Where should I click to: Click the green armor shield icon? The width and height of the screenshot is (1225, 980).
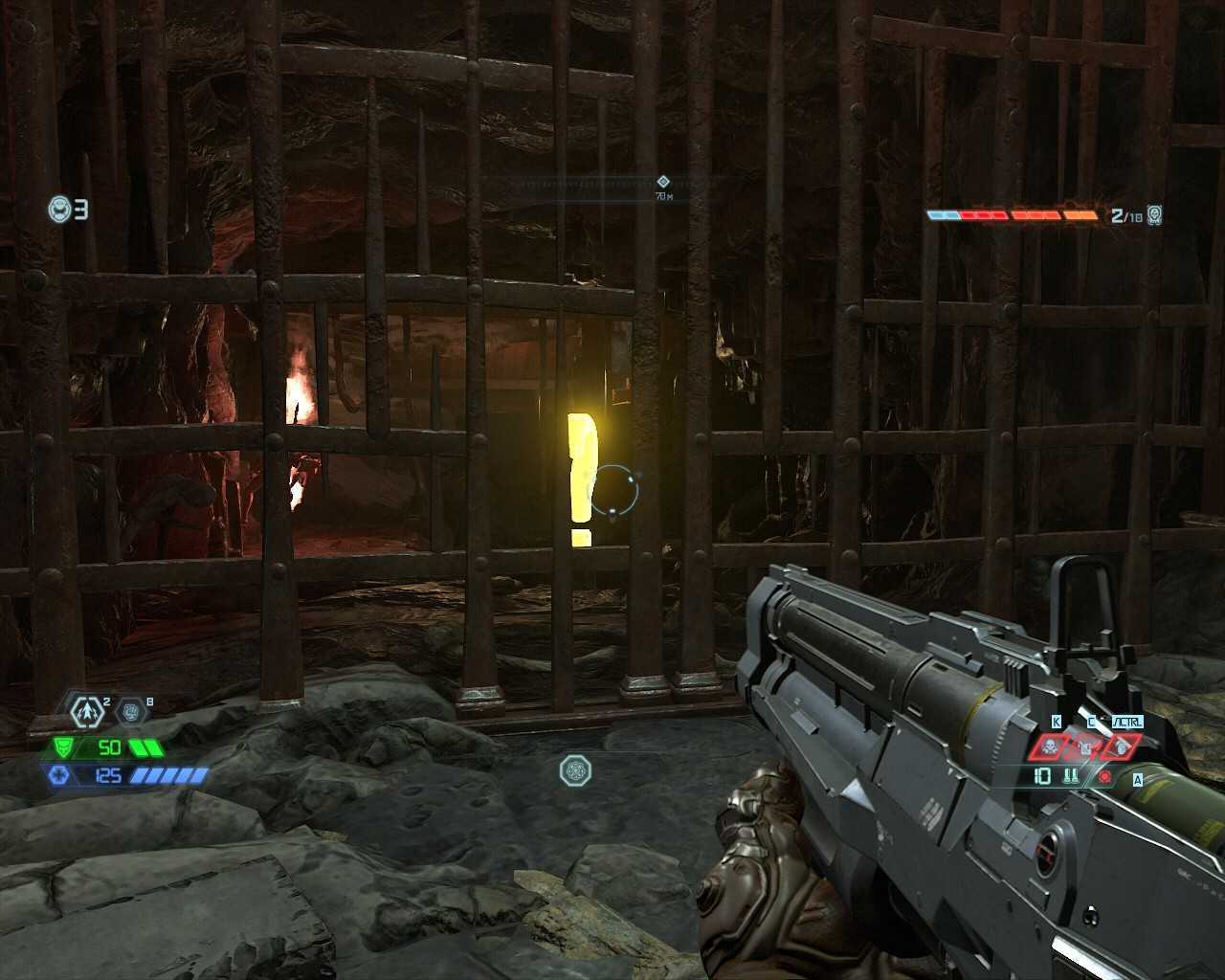click(x=63, y=747)
